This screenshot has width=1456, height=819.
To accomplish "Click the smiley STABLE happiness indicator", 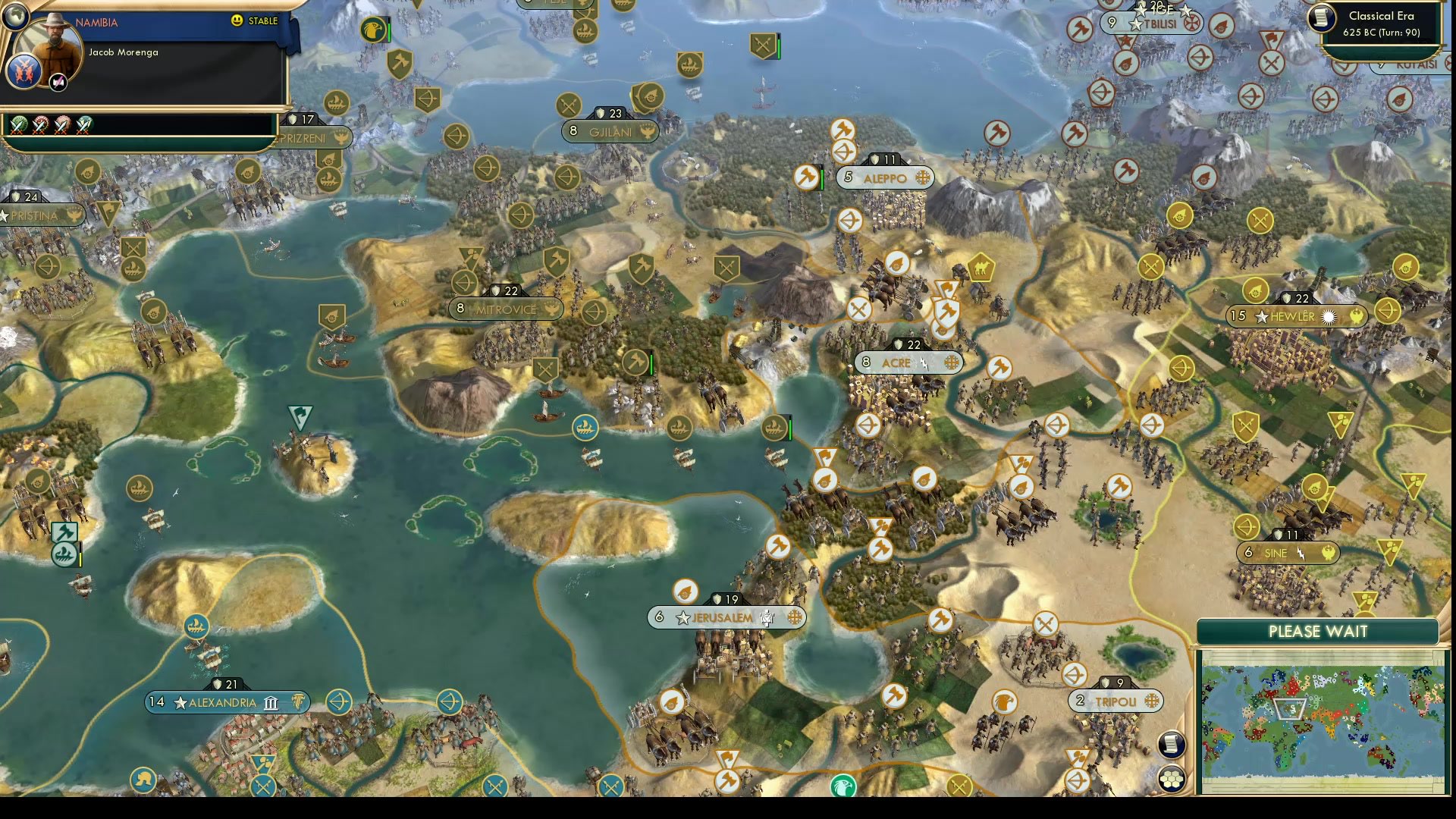I will point(237,22).
